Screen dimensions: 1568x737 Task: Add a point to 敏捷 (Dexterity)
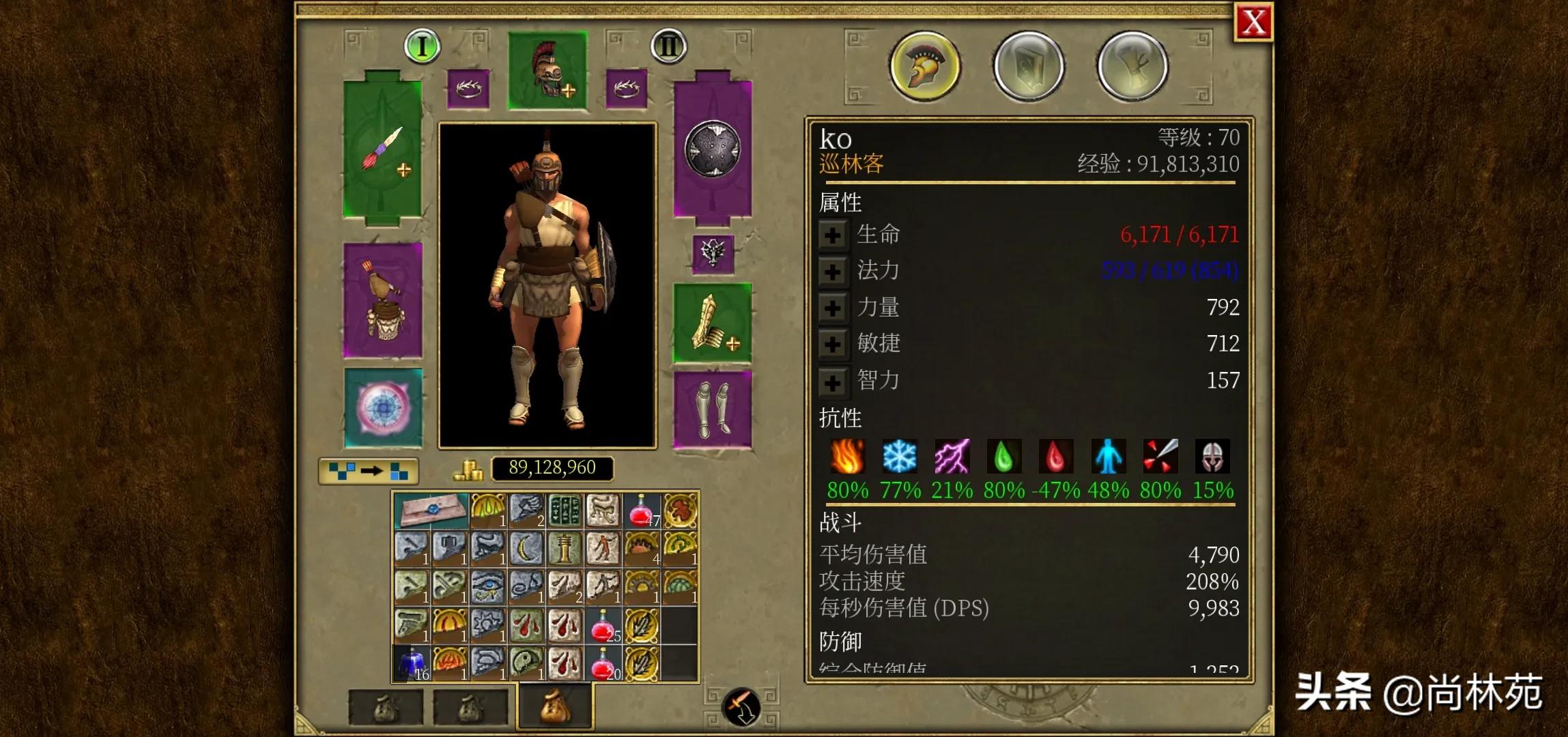click(832, 345)
